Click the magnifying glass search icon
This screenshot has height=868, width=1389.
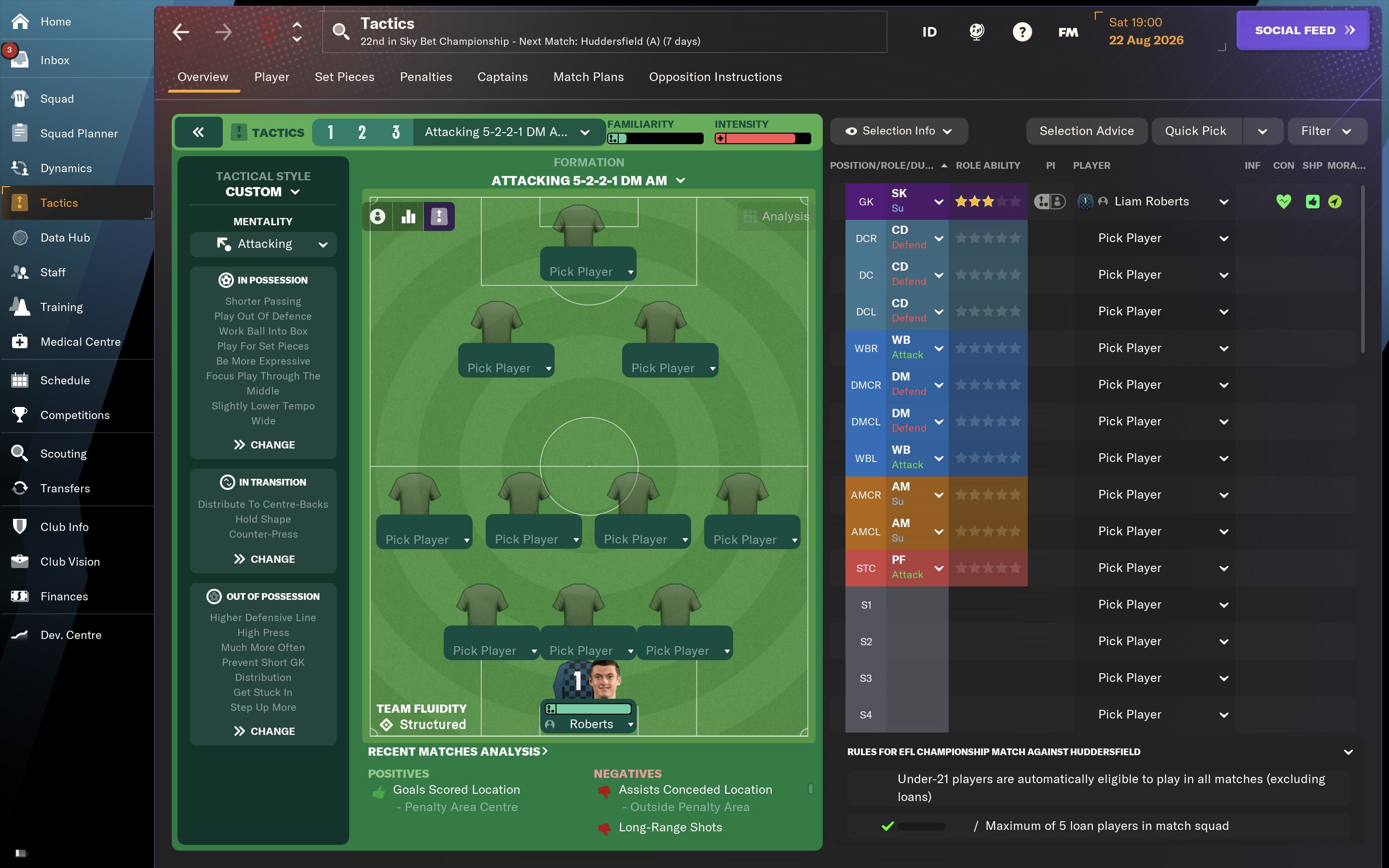click(341, 31)
